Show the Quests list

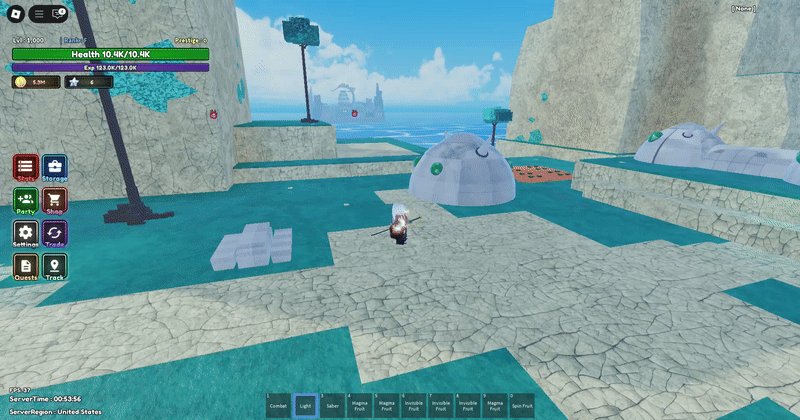point(26,266)
